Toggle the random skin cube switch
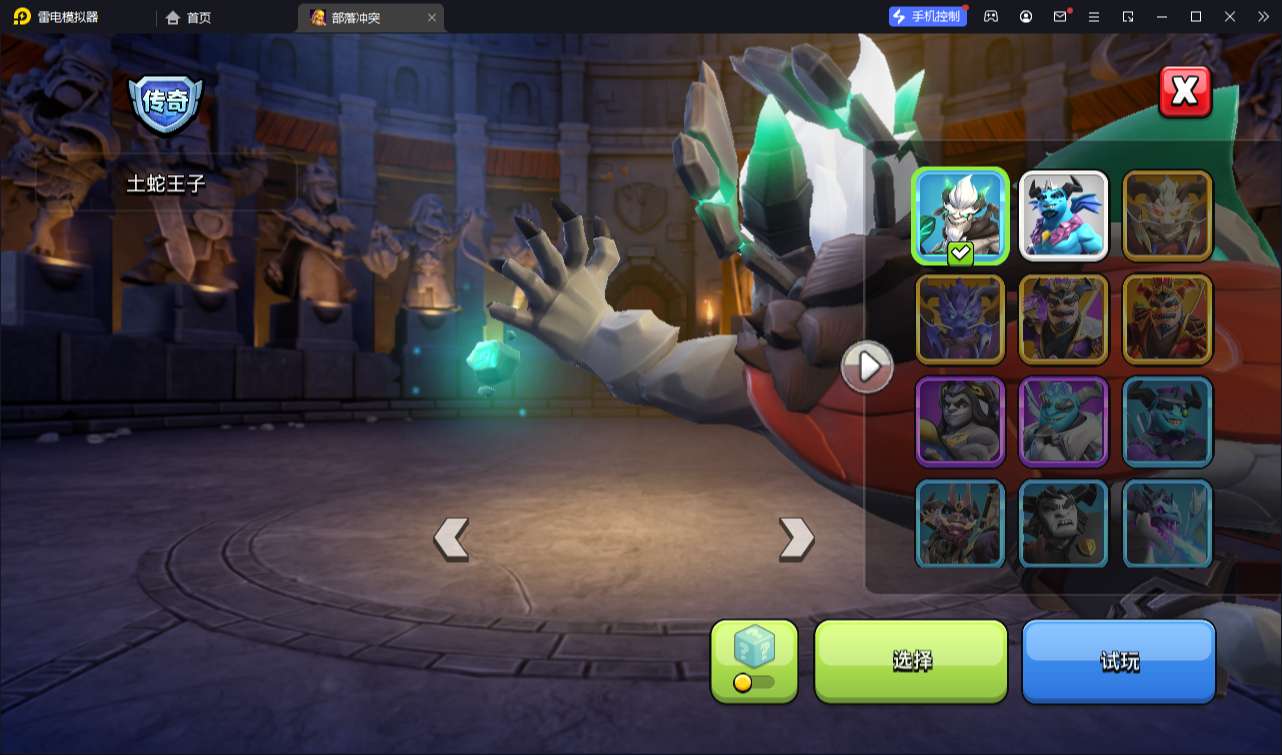The image size is (1282, 755). click(754, 682)
